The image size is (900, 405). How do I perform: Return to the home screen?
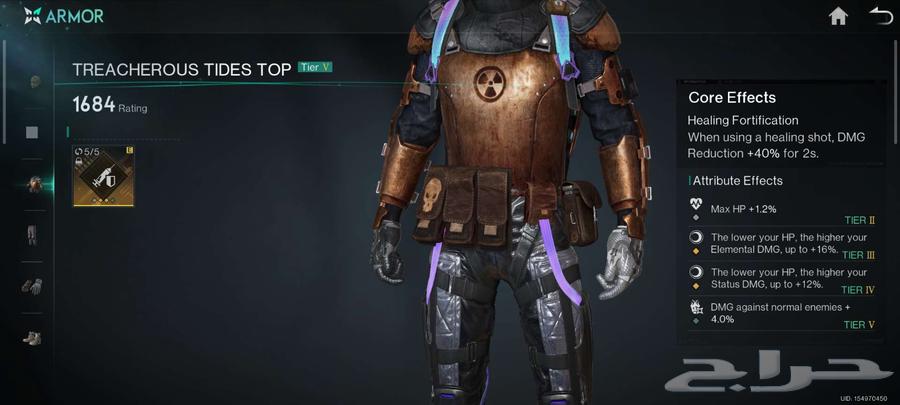click(838, 16)
